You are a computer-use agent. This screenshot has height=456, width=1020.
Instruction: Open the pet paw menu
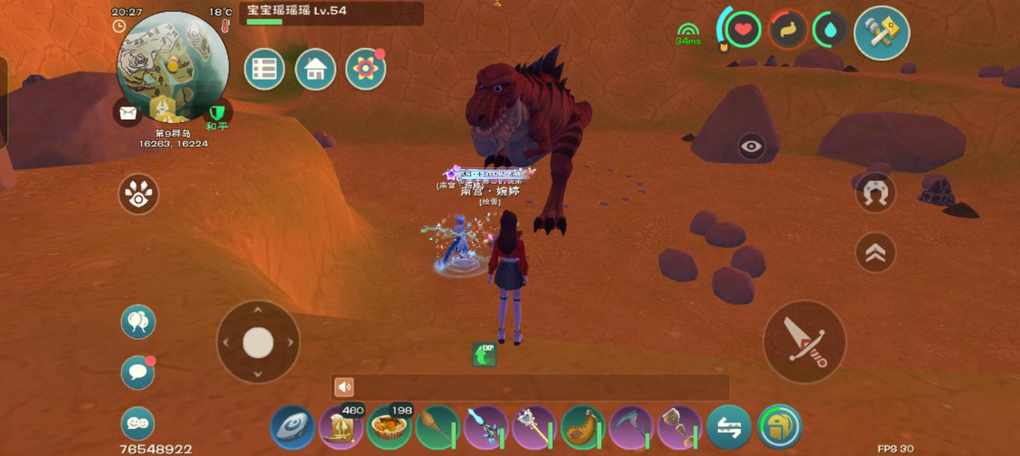point(138,194)
